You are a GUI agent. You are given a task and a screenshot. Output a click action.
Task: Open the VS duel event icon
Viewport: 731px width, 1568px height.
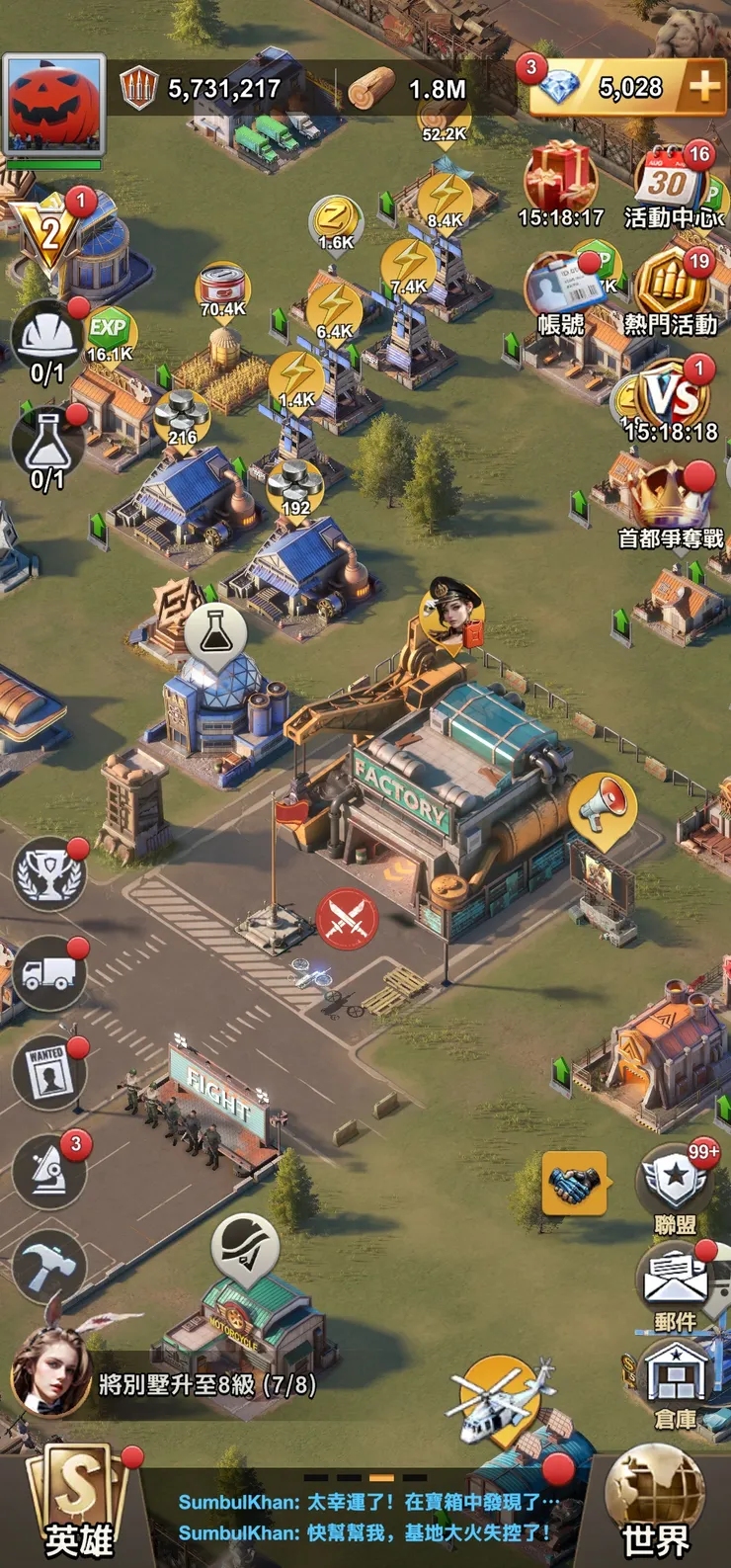pos(673,395)
